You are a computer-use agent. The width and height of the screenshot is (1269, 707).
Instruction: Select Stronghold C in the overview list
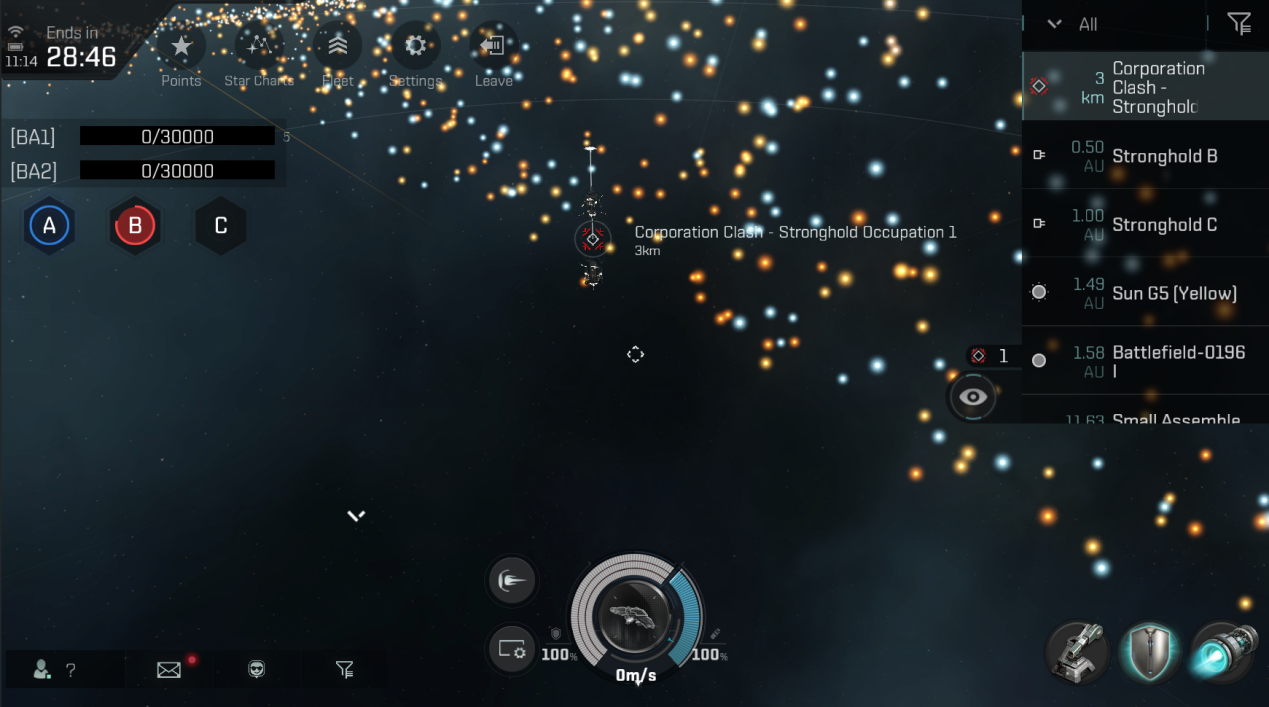[x=1145, y=225]
